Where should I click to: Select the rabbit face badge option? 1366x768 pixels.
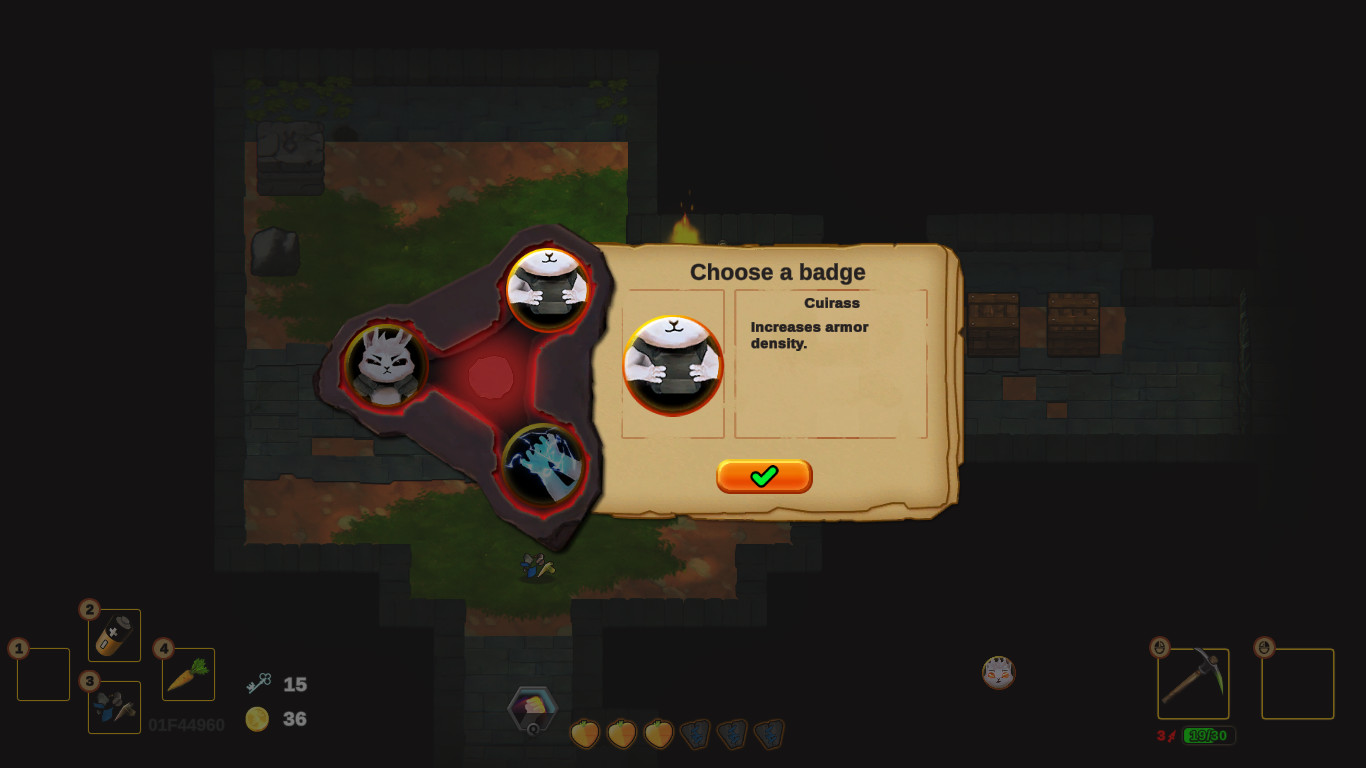tap(385, 365)
